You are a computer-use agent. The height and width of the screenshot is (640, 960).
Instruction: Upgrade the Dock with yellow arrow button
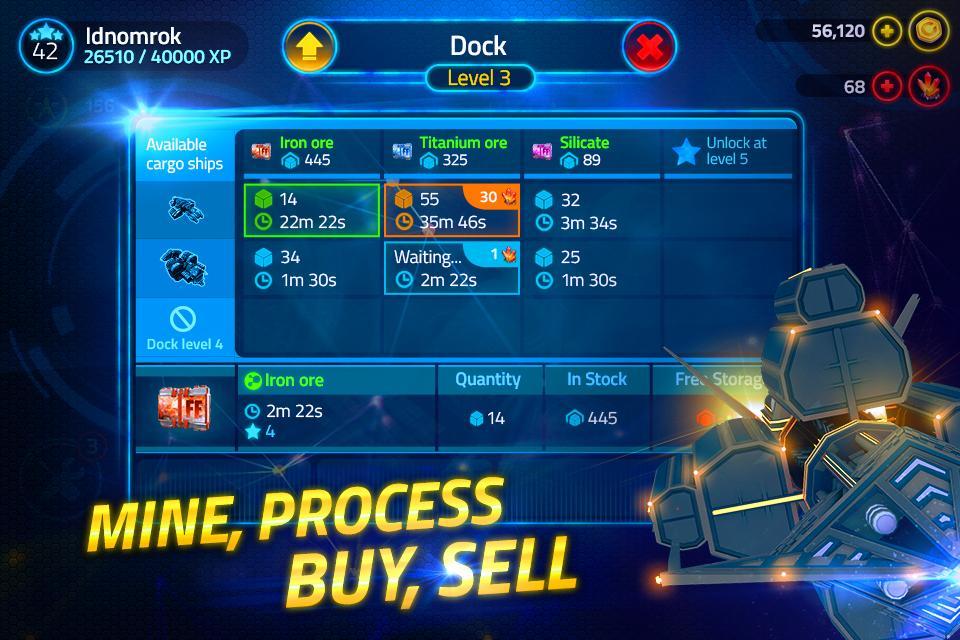[310, 46]
